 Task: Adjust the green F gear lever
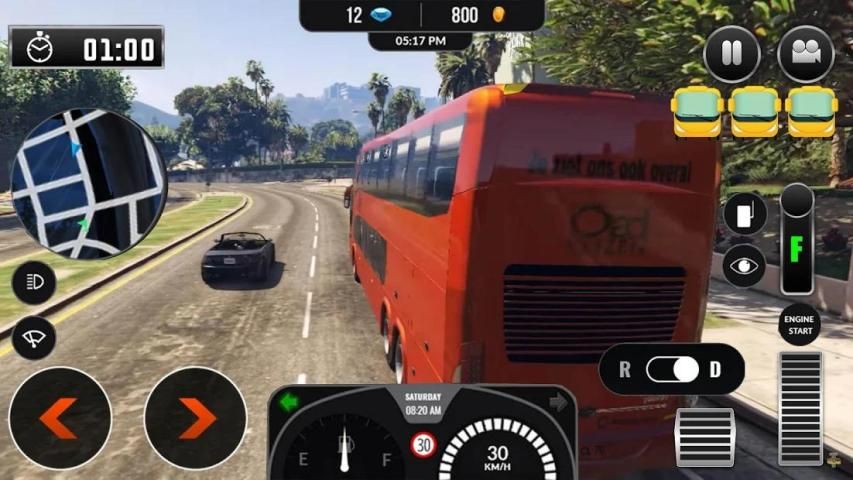click(x=797, y=240)
